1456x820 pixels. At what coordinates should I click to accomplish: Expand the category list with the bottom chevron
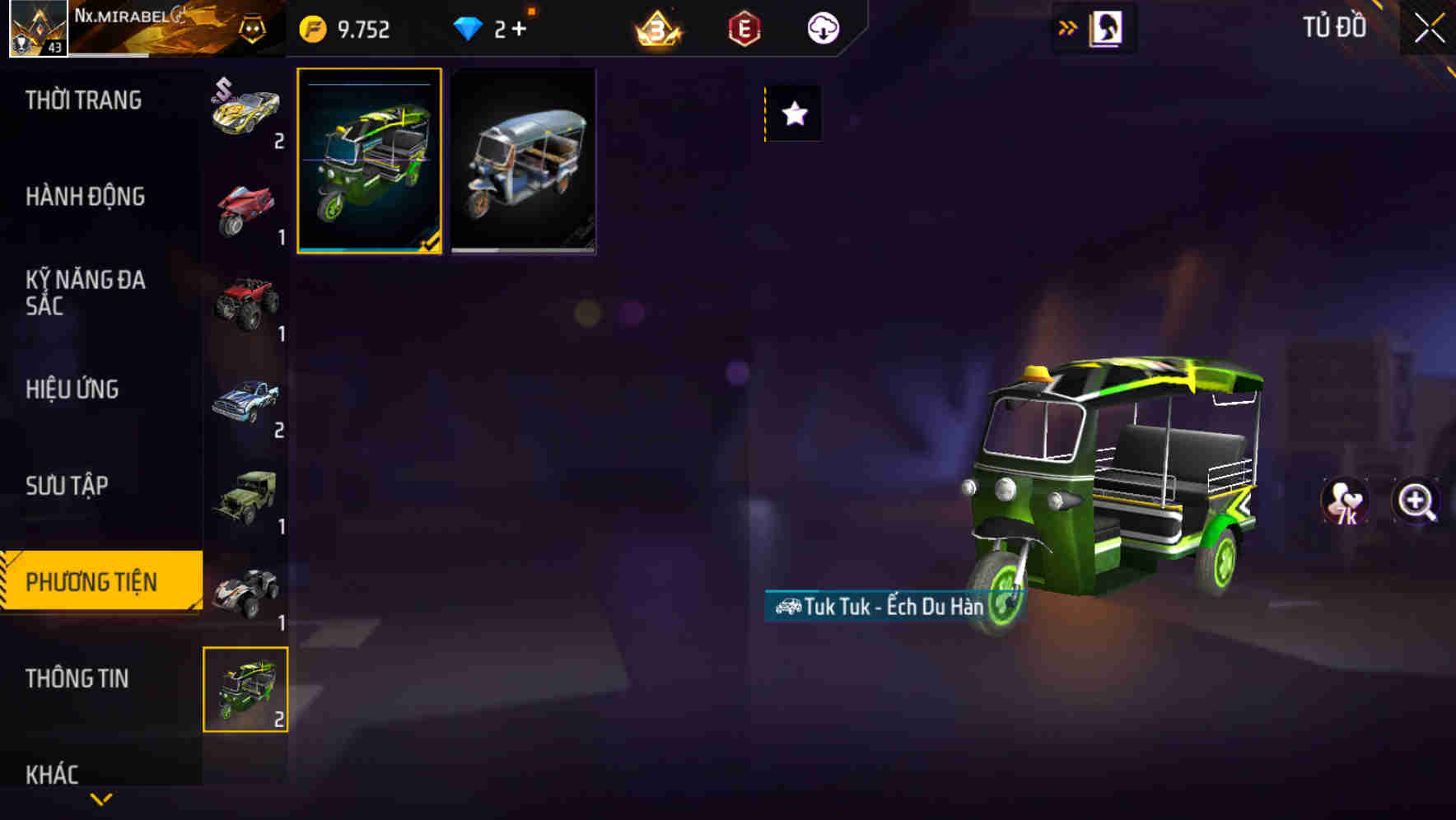101,799
